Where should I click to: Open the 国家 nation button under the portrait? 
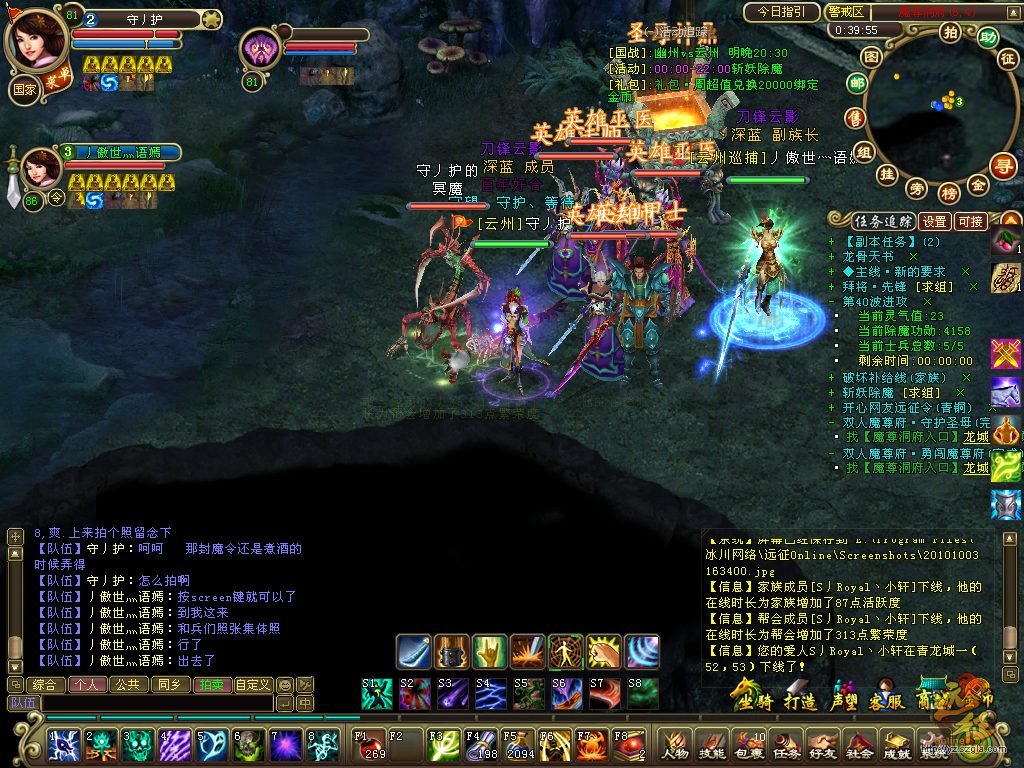click(23, 87)
